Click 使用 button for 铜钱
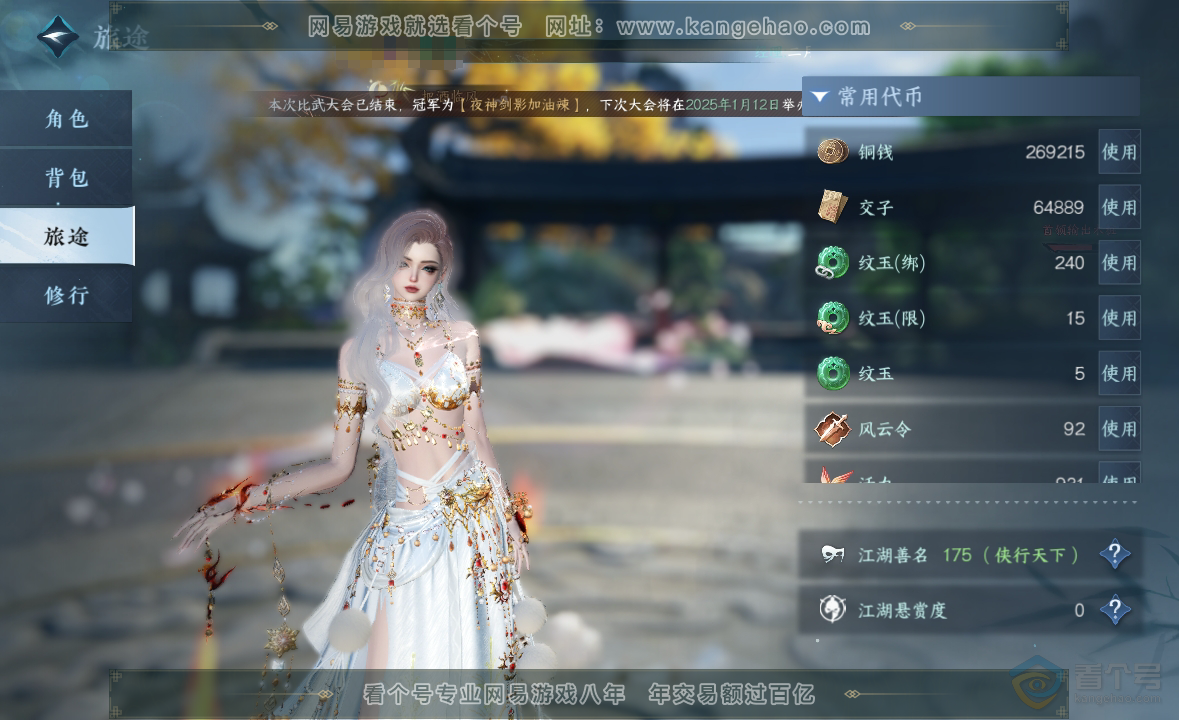This screenshot has height=720, width=1179. coord(1119,152)
